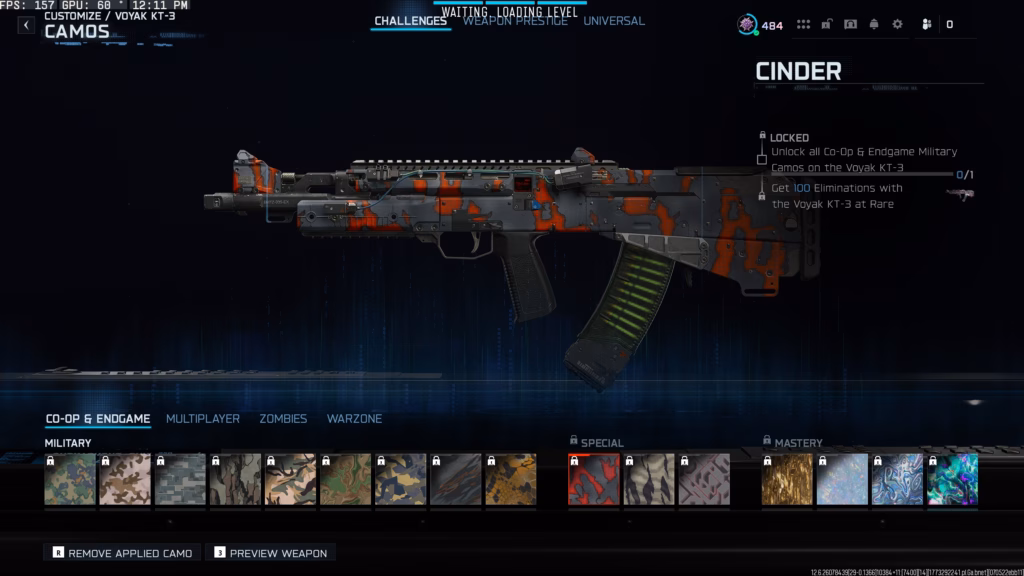The image size is (1024, 576).
Task: Select the Challenges tab
Action: point(410,21)
